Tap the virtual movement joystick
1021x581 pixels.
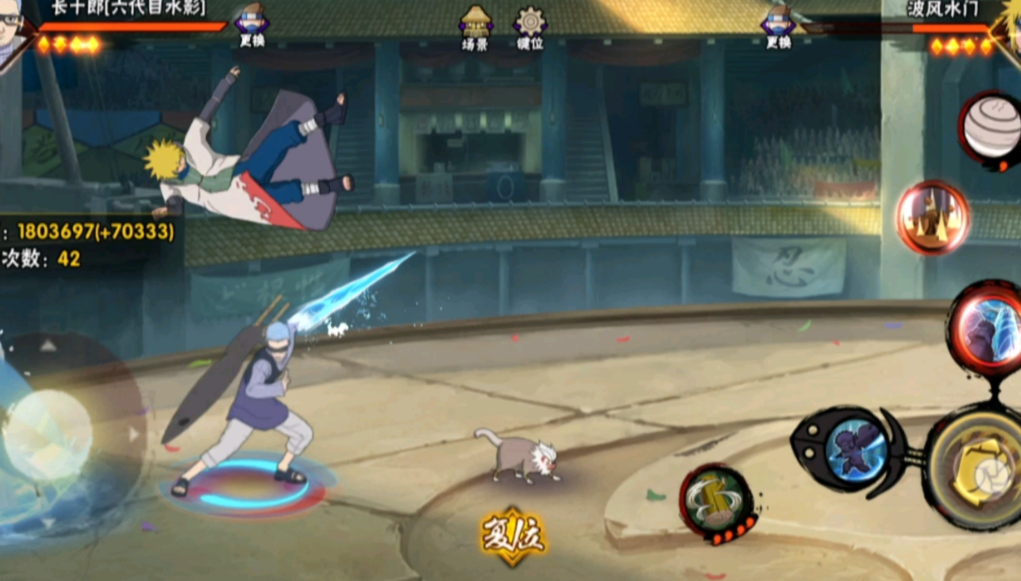coord(48,434)
